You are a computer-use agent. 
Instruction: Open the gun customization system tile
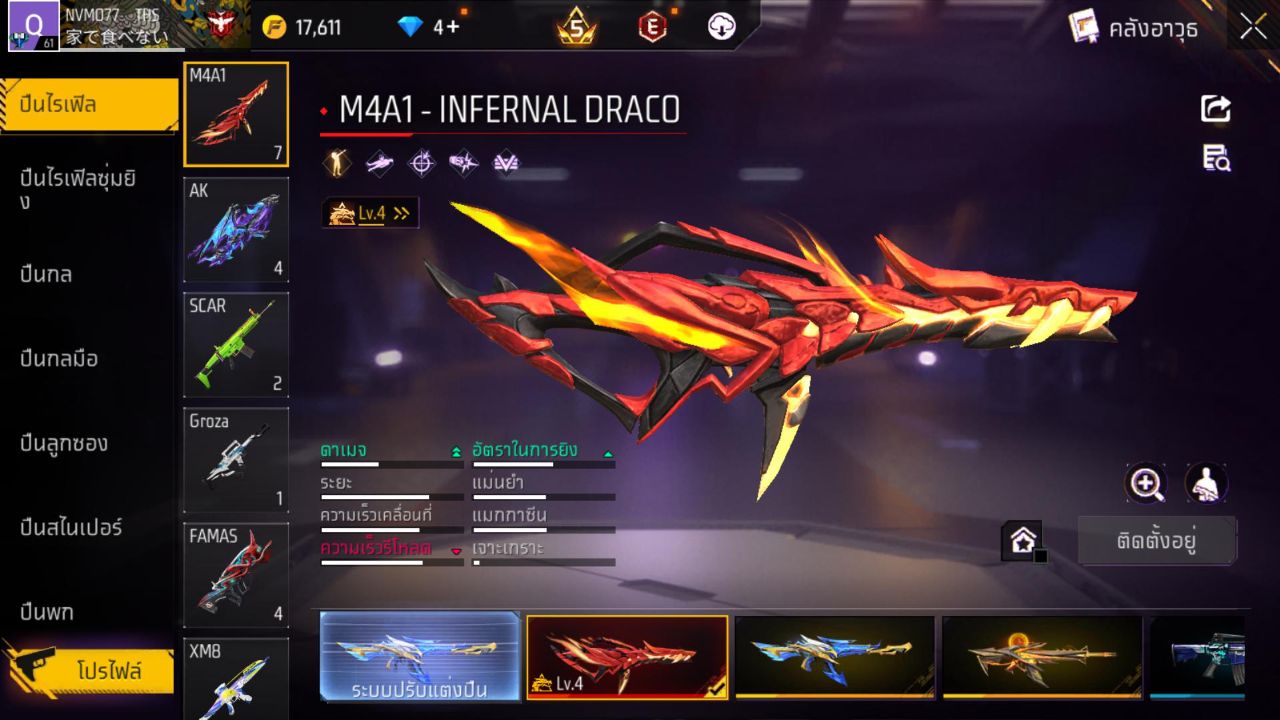click(420, 657)
